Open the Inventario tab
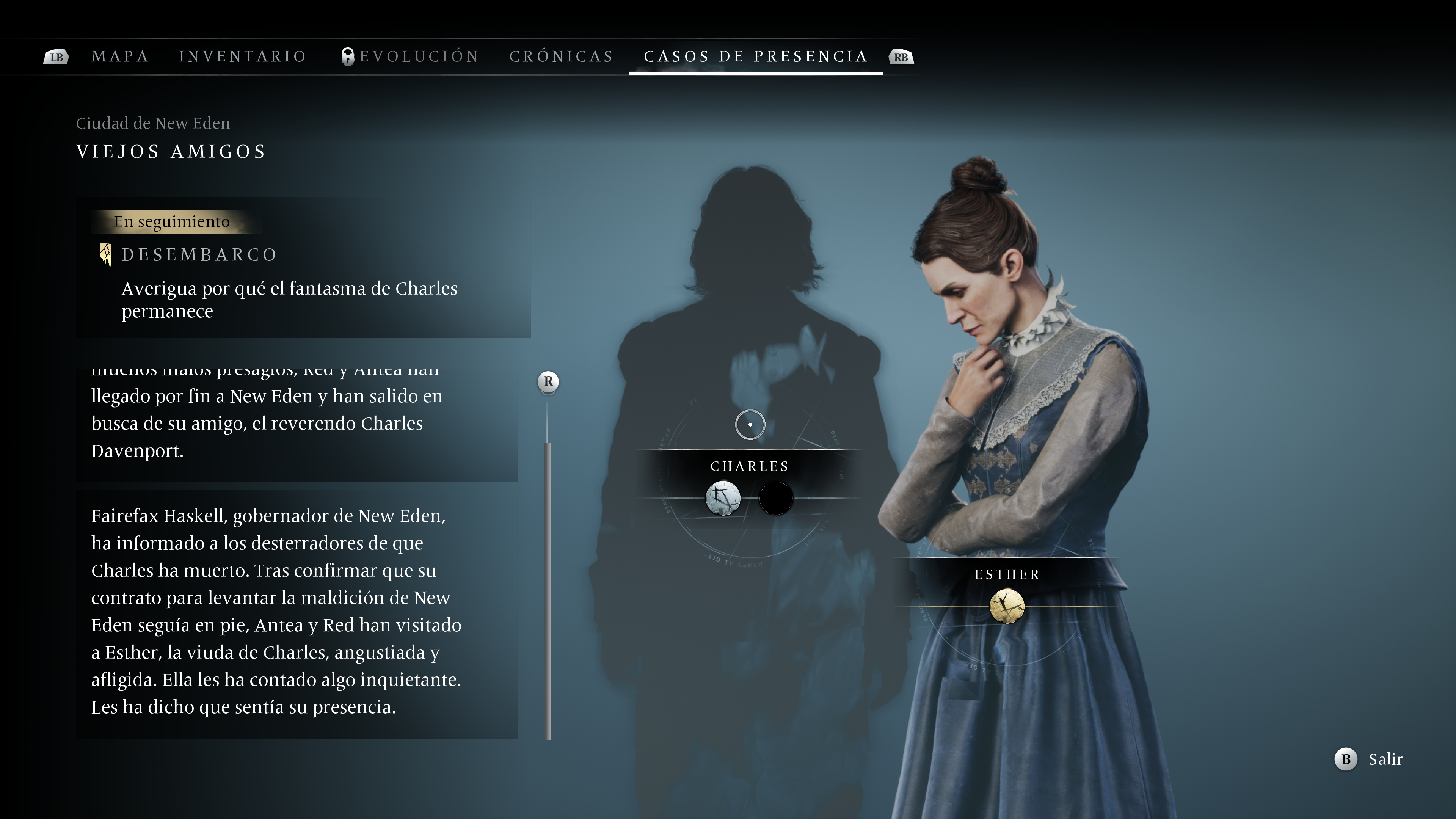The image size is (1456, 819). coord(243,56)
